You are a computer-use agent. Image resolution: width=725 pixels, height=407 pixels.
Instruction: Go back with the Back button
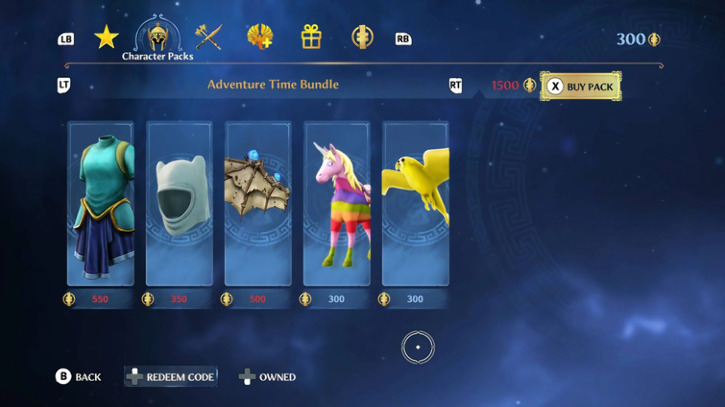(x=78, y=377)
